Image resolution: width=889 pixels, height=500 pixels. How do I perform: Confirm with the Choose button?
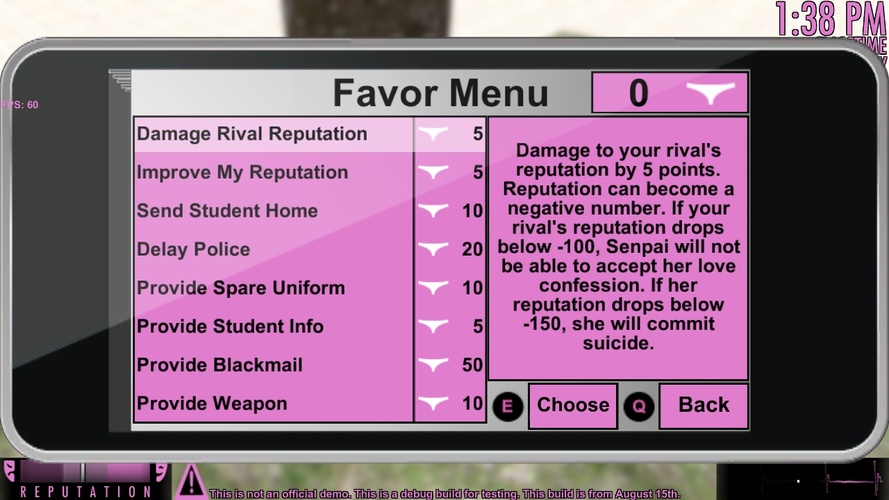pos(572,405)
